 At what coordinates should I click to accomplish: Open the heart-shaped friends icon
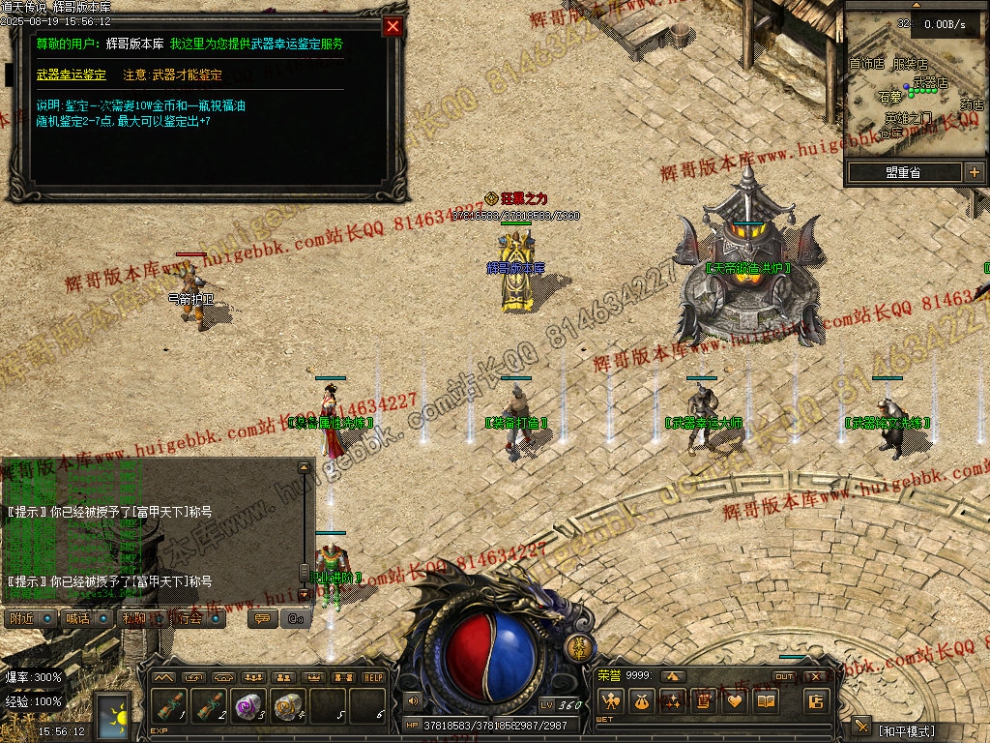click(x=734, y=700)
